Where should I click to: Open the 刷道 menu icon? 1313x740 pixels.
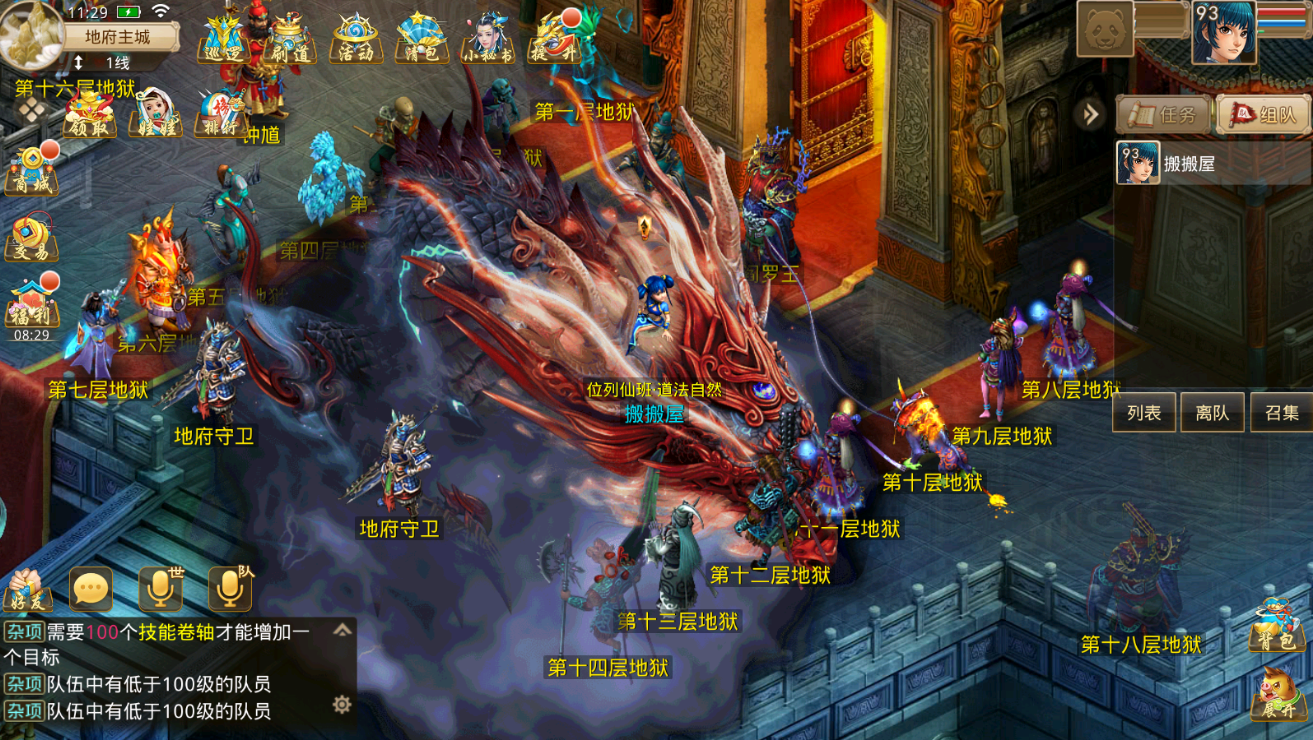pyautogui.click(x=288, y=38)
